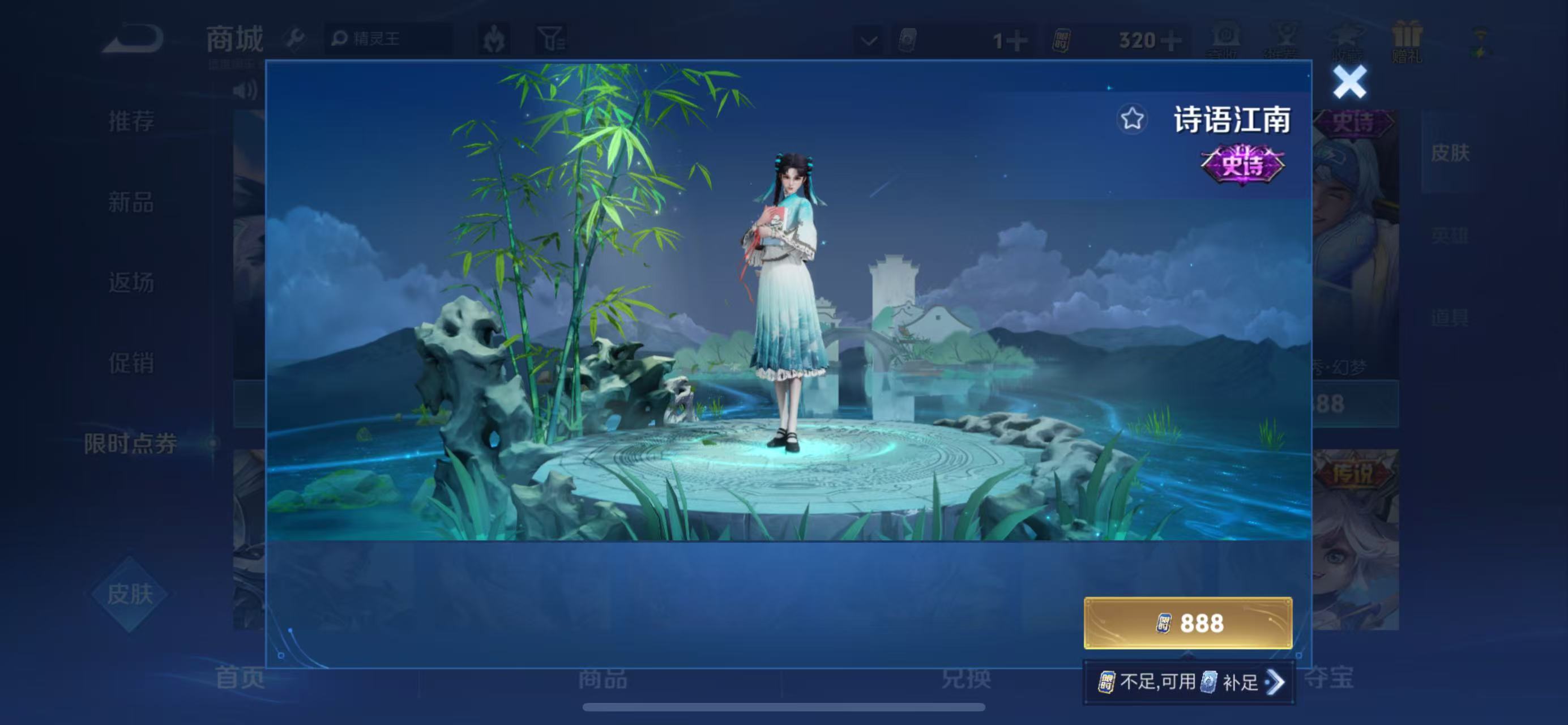Favorite the 诗语江南 skin with the star

tap(1131, 119)
